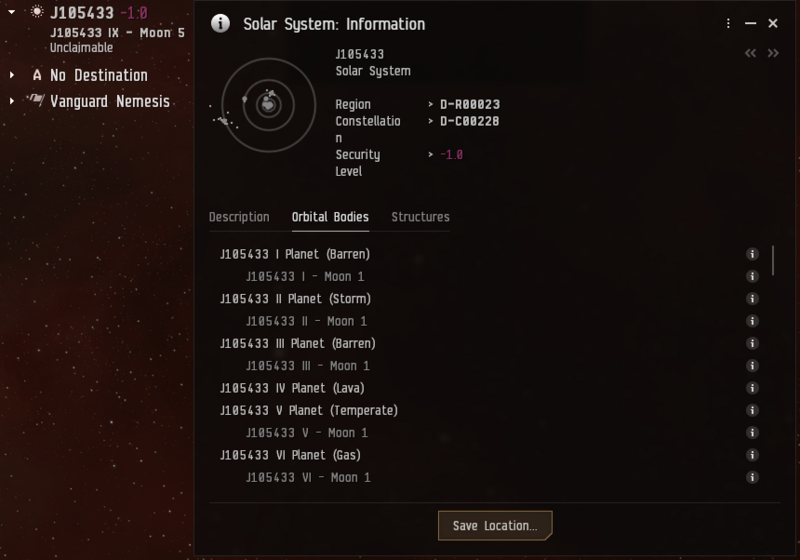Select J105433 IV Planet (Lava)
Image resolution: width=800 pixels, height=560 pixels.
coord(292,388)
